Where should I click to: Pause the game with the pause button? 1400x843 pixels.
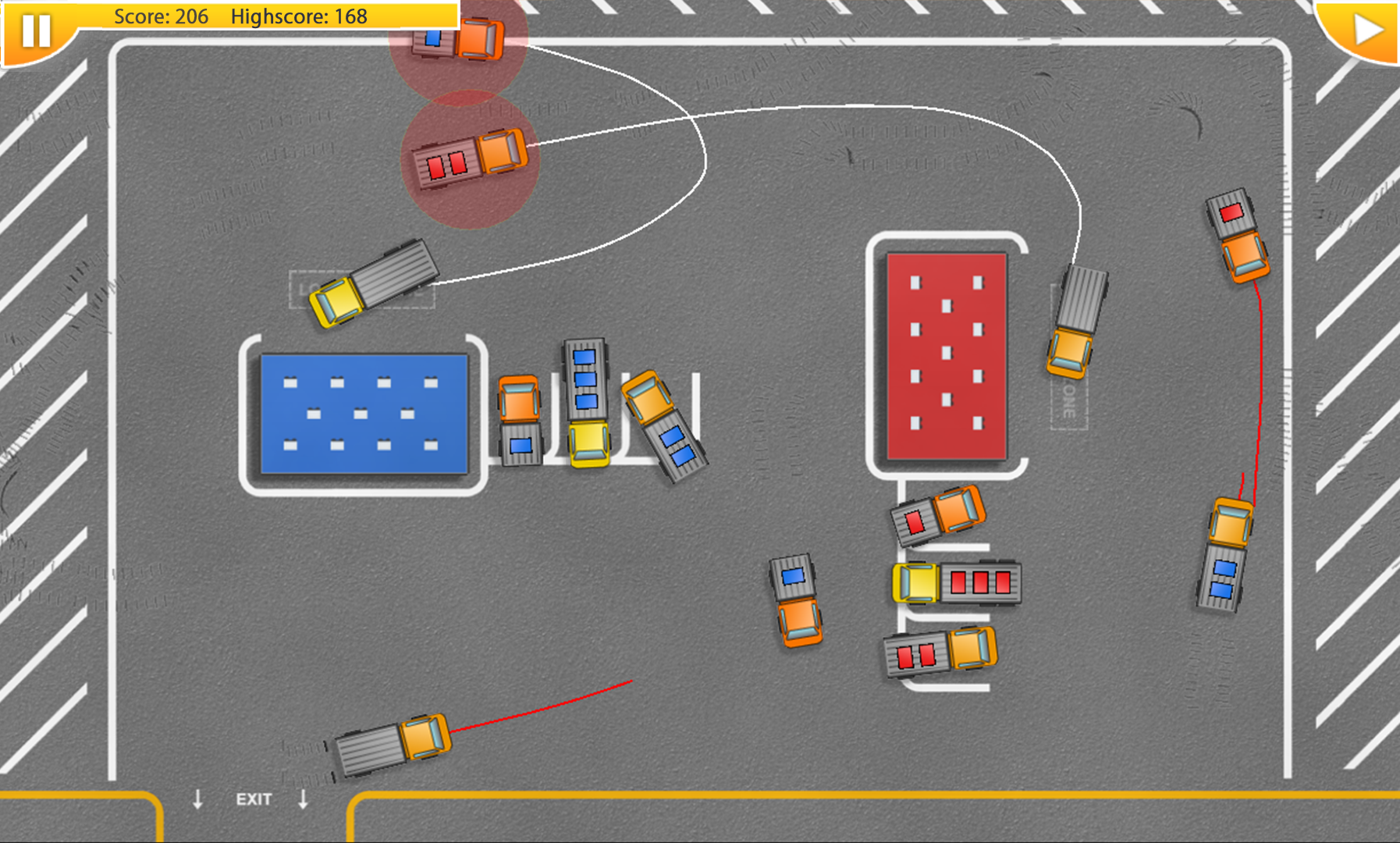coord(36,30)
